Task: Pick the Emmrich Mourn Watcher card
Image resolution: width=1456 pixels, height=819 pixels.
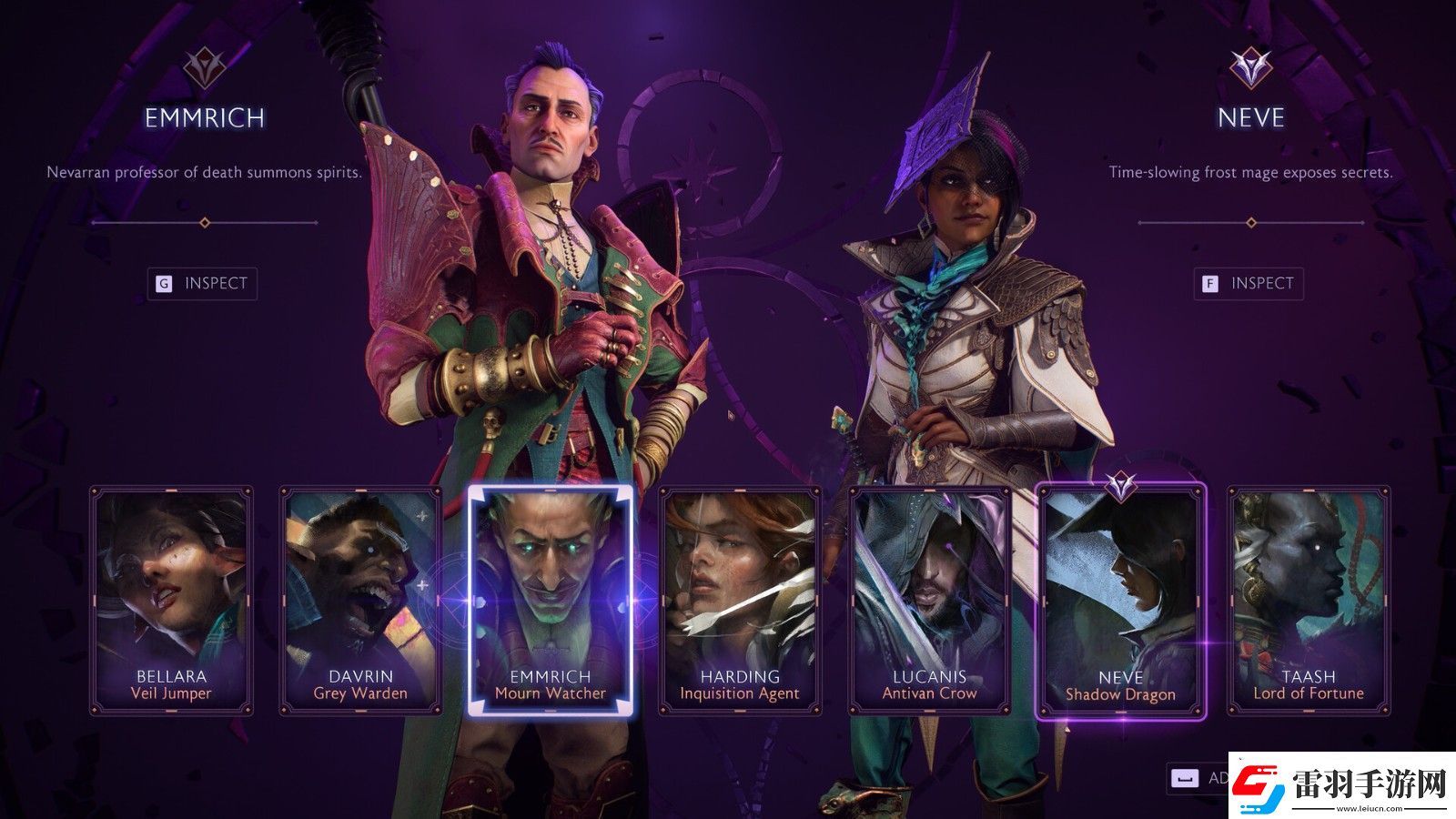Action: click(550, 601)
